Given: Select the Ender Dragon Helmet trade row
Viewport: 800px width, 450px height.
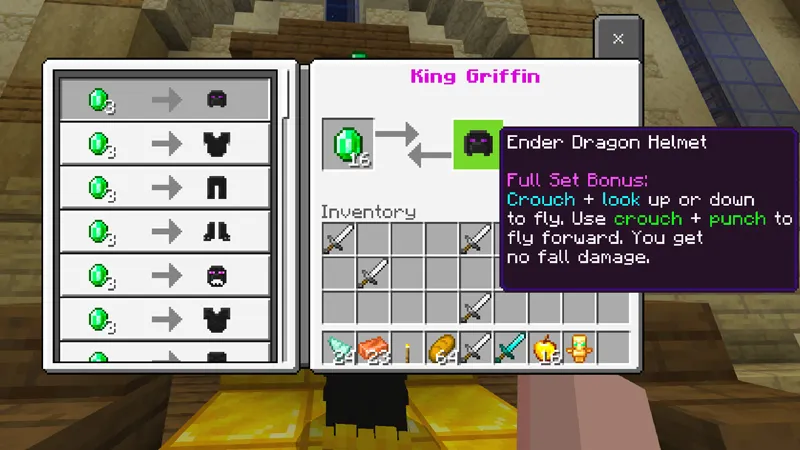Looking at the screenshot, I should 165,99.
